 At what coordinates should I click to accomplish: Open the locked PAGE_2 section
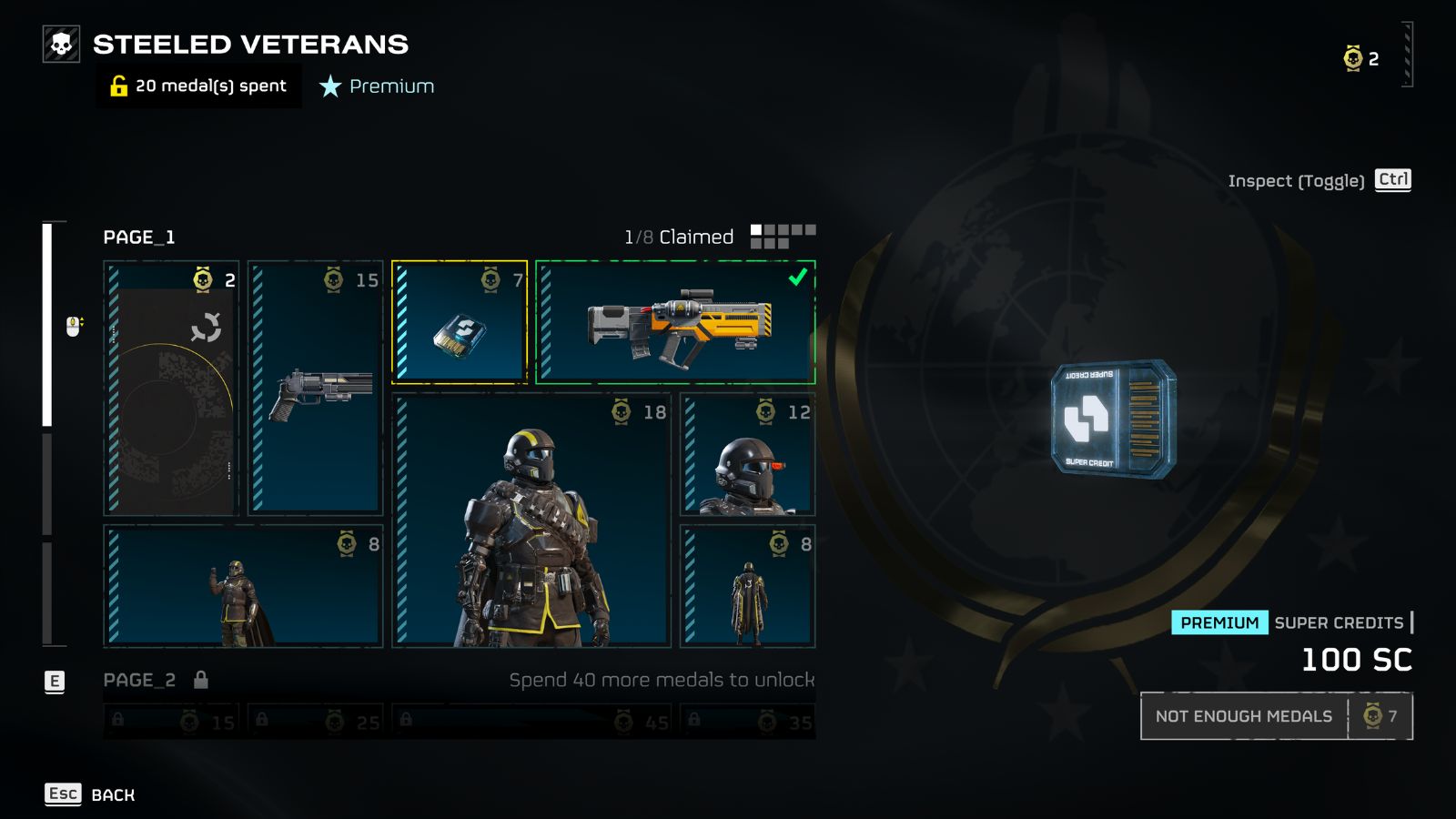click(x=140, y=680)
